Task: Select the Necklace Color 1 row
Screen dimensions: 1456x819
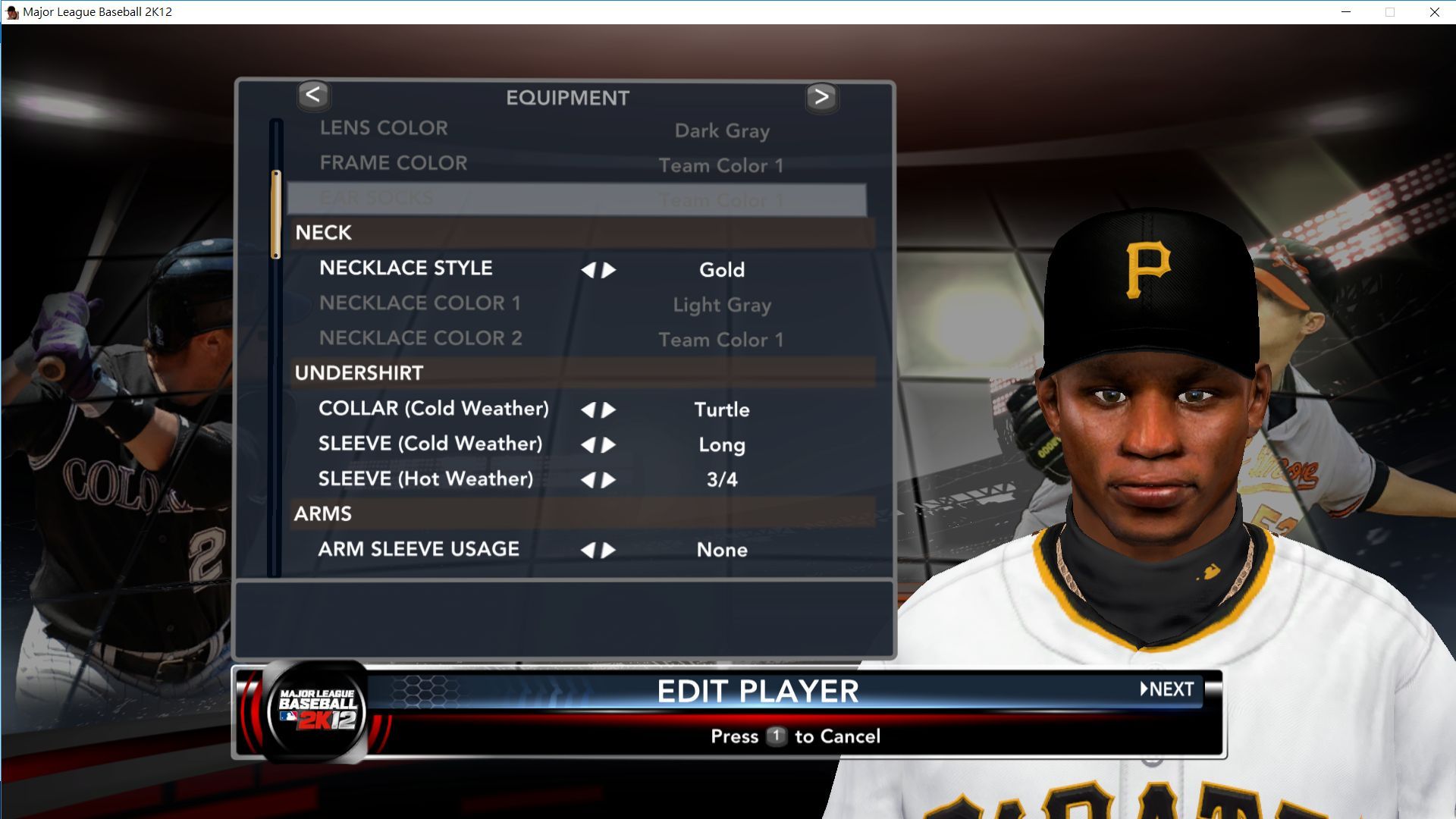Action: pyautogui.click(x=419, y=303)
